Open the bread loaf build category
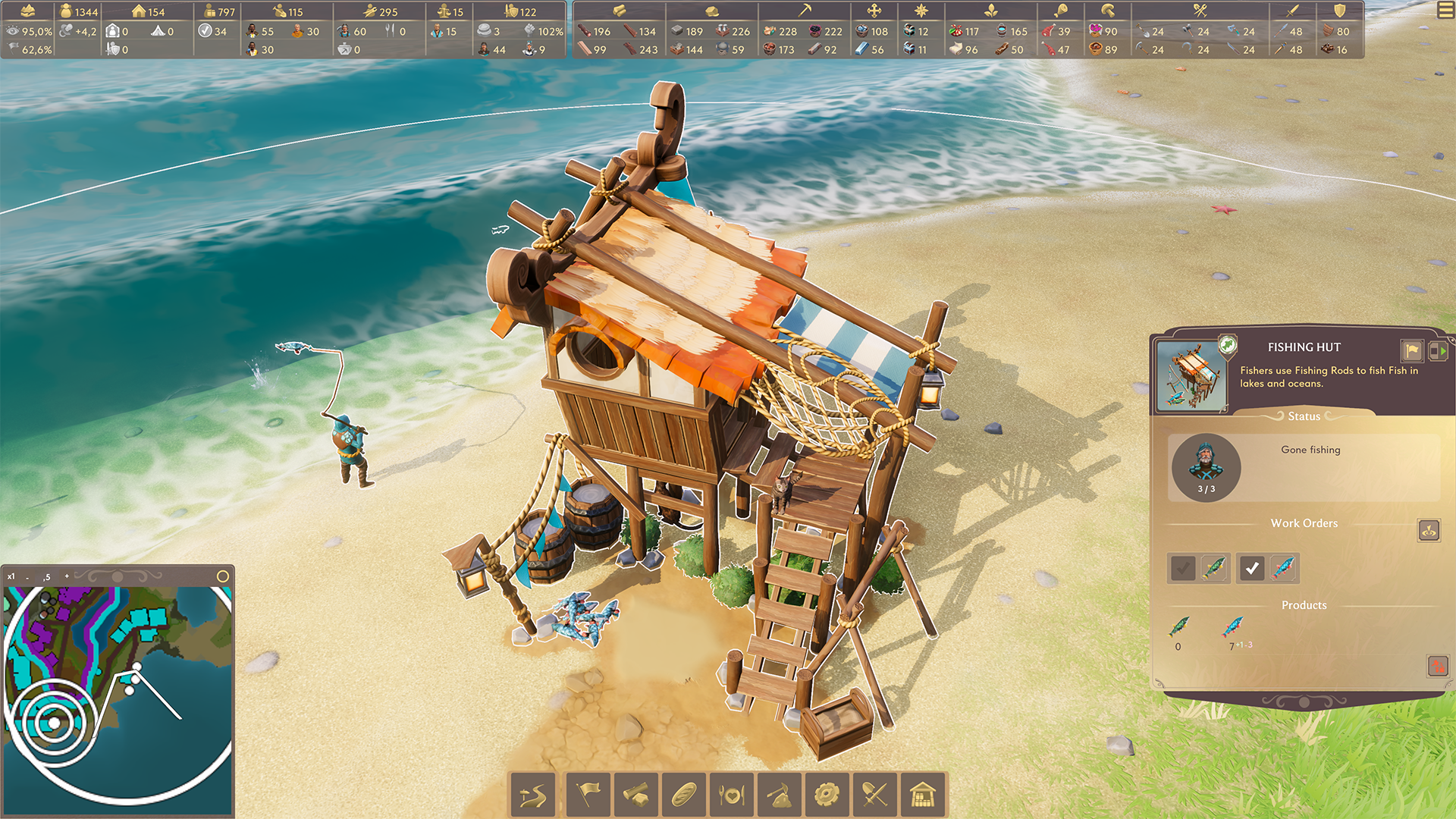The width and height of the screenshot is (1456, 819). click(x=683, y=795)
